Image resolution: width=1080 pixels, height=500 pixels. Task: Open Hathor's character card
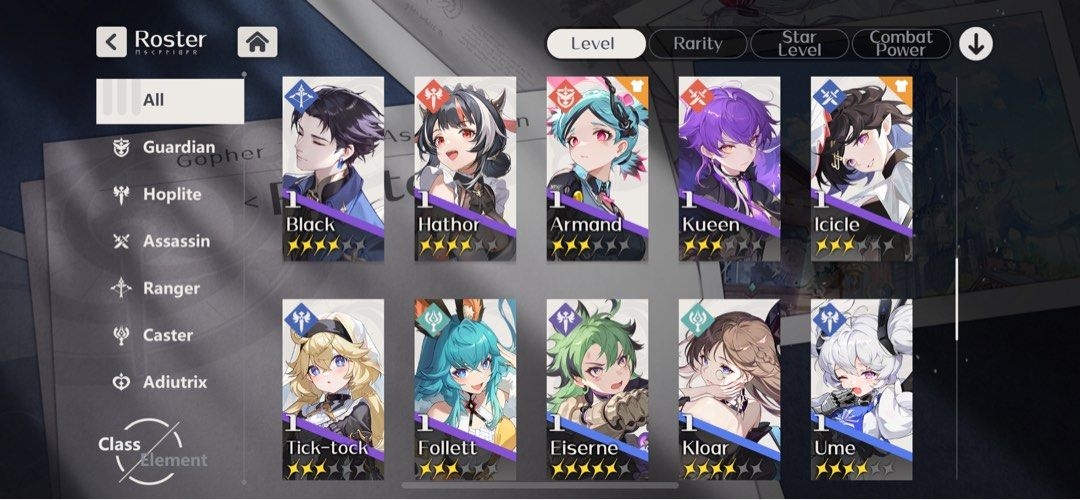click(465, 168)
